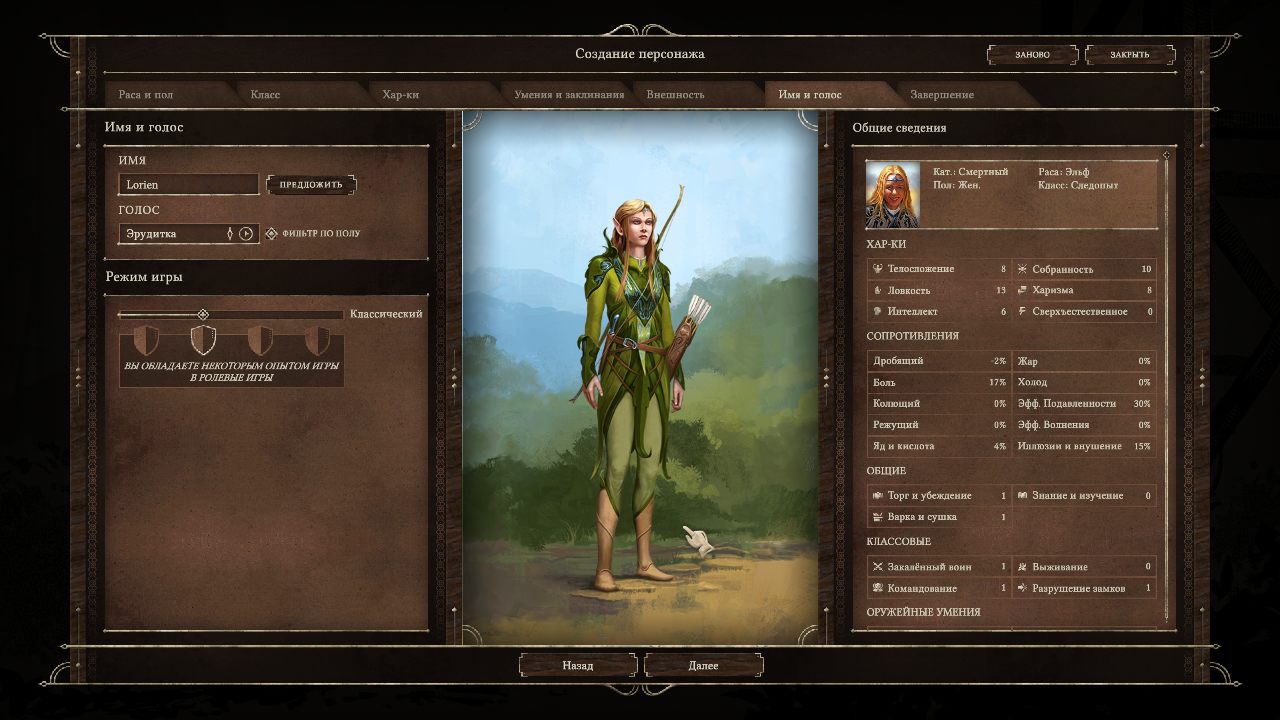Select the Умения и заклинания tab
The image size is (1280, 720).
coord(569,95)
